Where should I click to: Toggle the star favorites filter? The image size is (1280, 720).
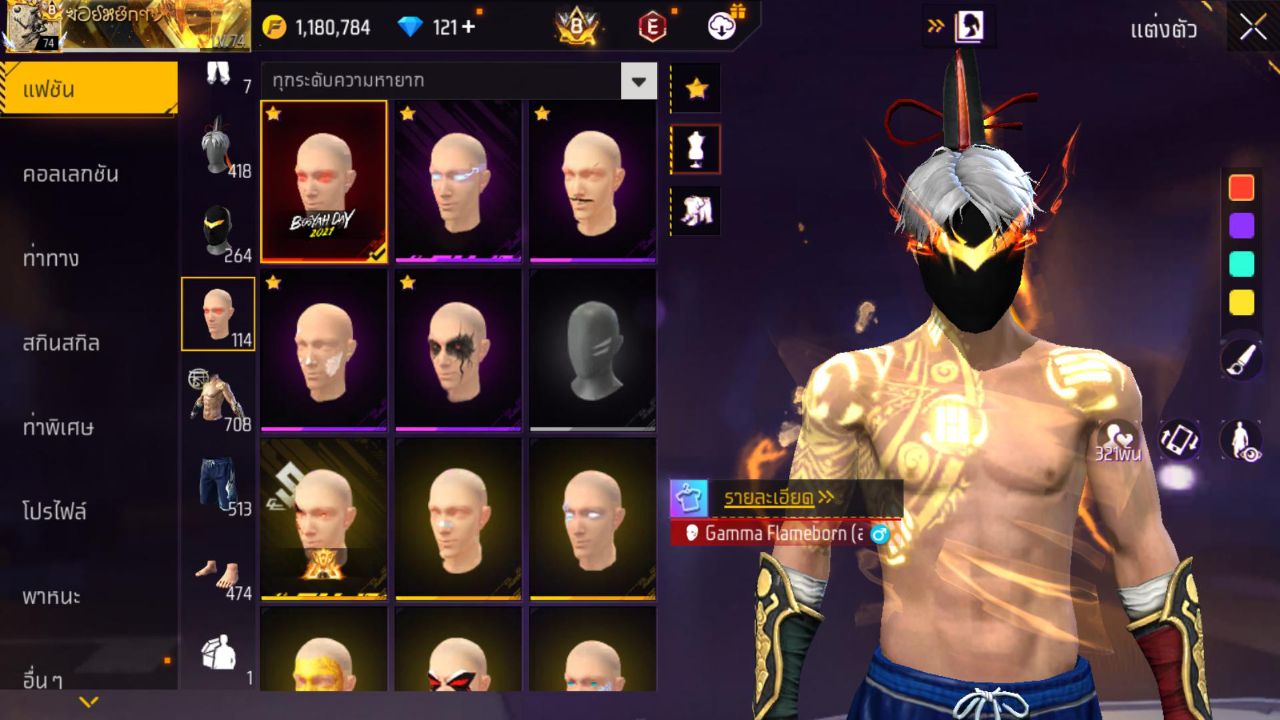point(694,88)
